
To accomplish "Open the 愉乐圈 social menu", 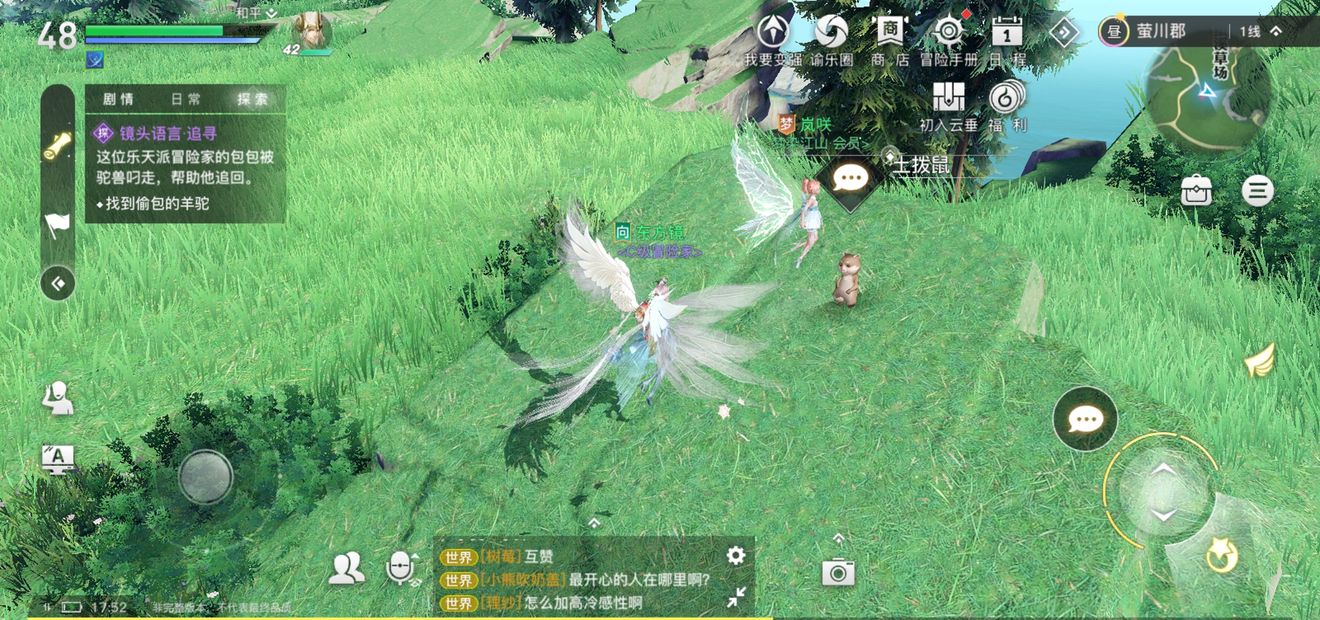I will click(x=831, y=33).
